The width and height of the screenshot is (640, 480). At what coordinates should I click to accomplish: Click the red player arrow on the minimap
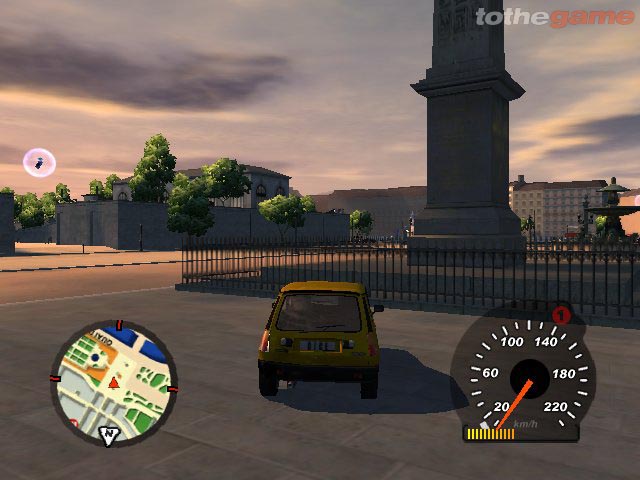114,382
